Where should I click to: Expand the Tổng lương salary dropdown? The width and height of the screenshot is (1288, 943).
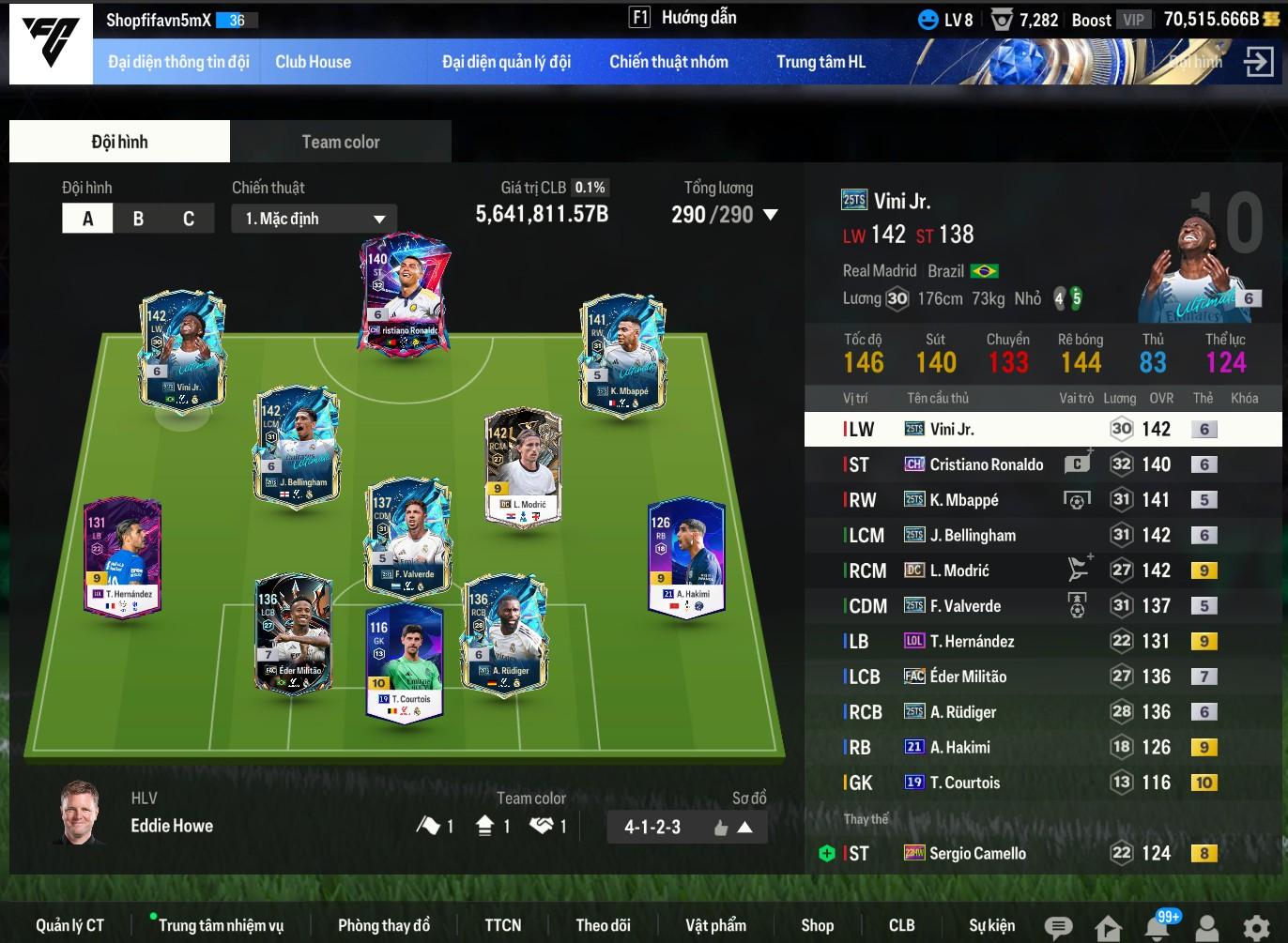click(x=771, y=215)
